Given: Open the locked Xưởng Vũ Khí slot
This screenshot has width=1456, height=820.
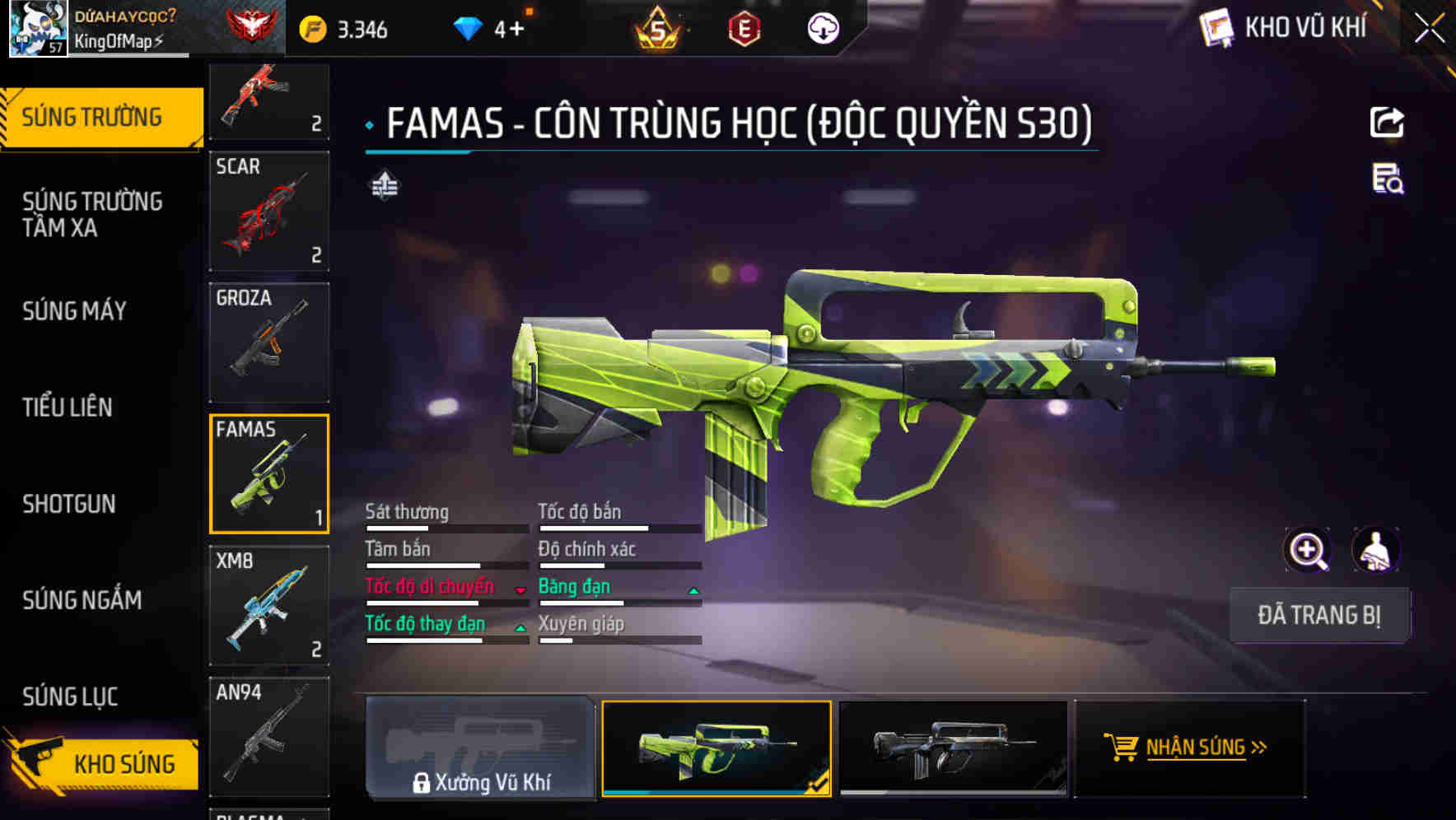Looking at the screenshot, I should tap(480, 748).
